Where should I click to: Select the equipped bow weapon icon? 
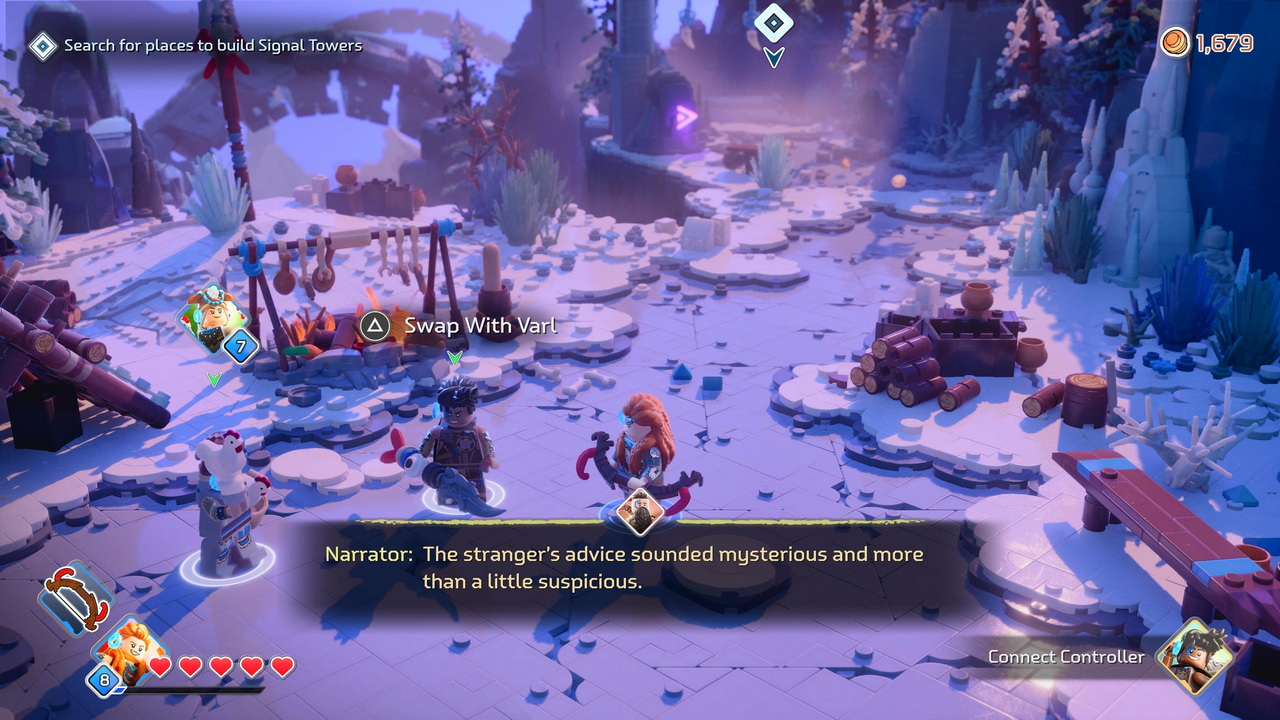click(x=74, y=597)
